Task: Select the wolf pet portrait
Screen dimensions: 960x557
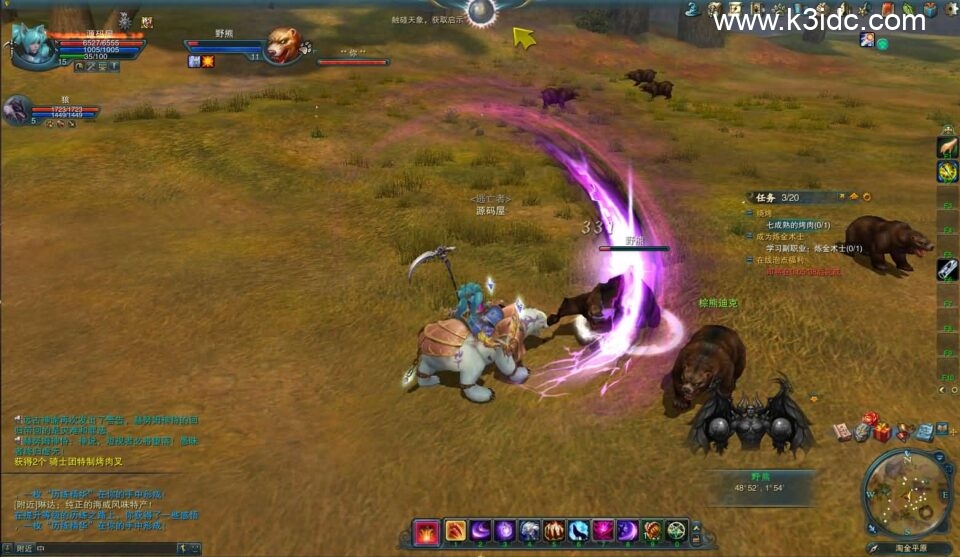Action: click(x=17, y=110)
